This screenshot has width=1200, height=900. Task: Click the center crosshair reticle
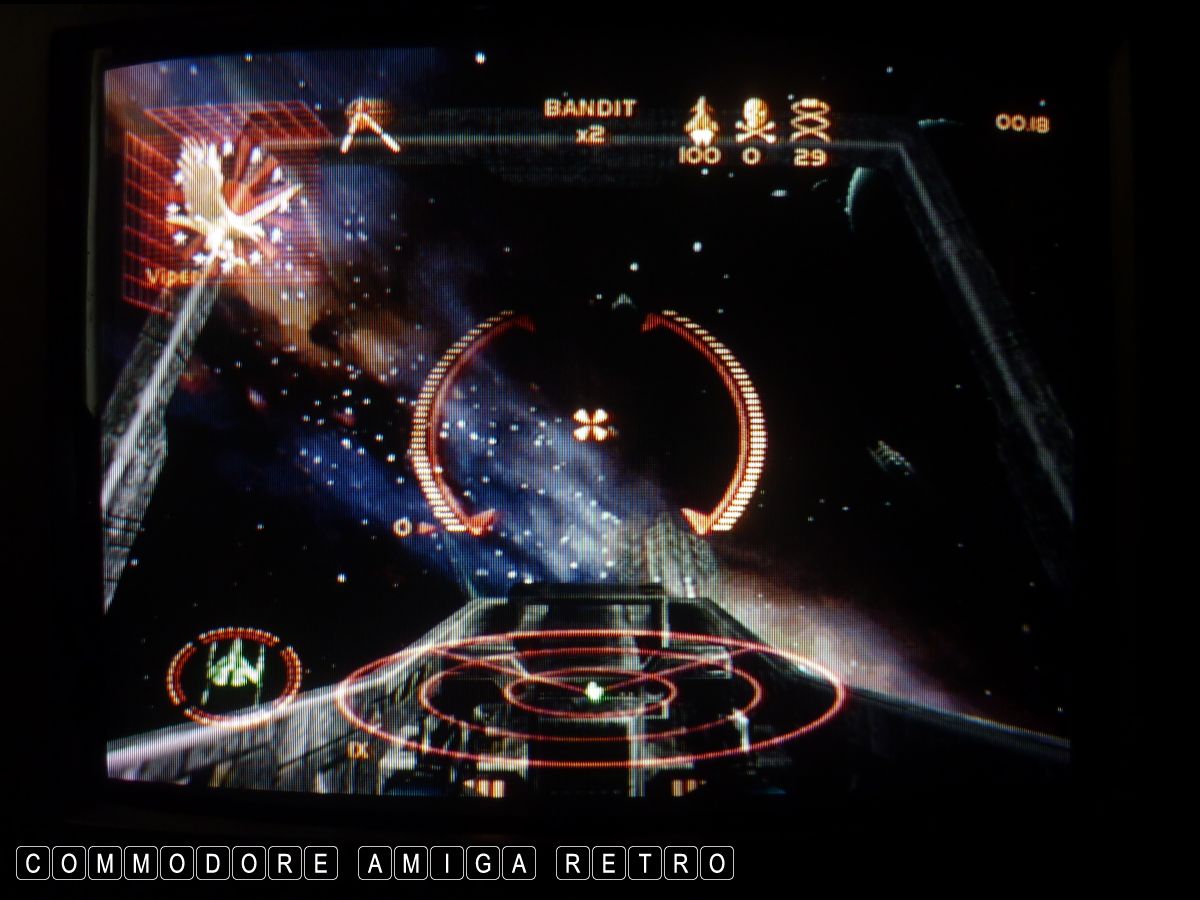591,425
